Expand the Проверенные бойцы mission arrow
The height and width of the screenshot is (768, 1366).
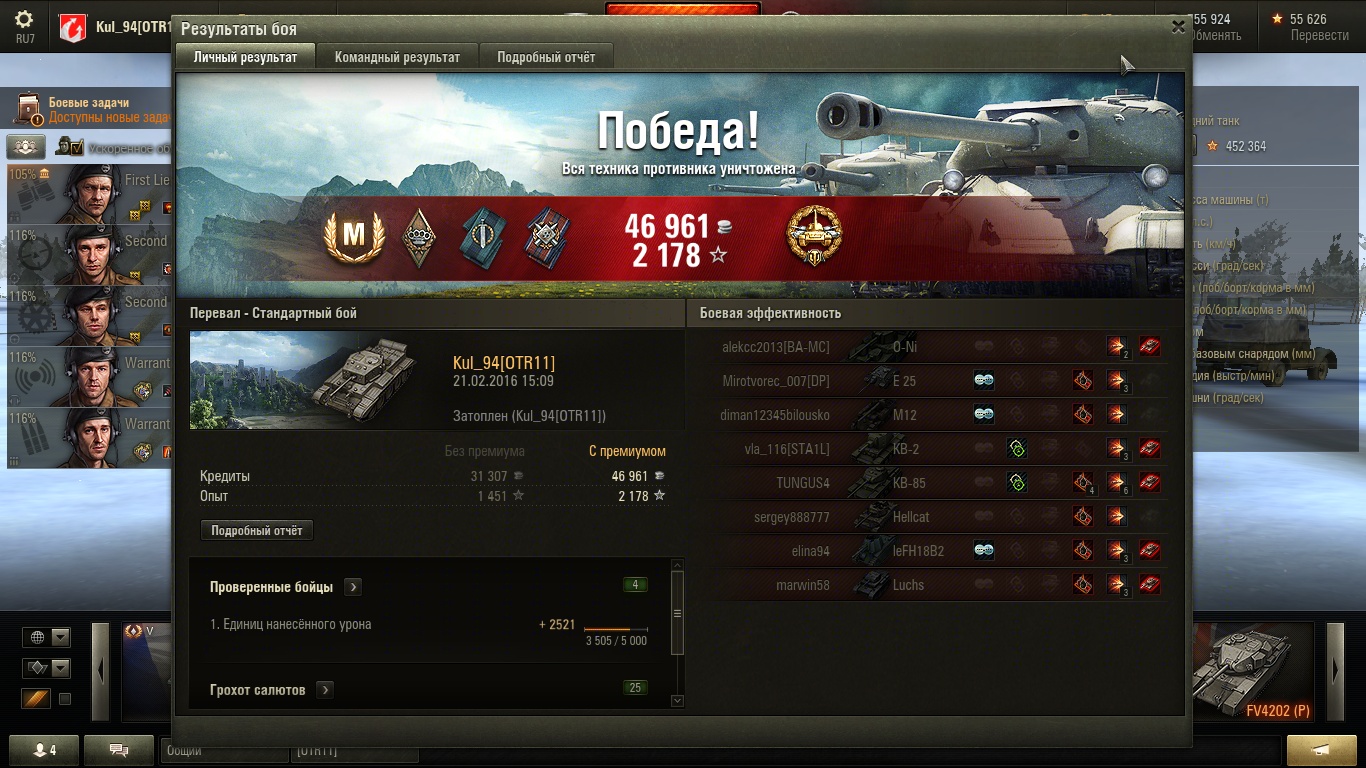(x=353, y=587)
